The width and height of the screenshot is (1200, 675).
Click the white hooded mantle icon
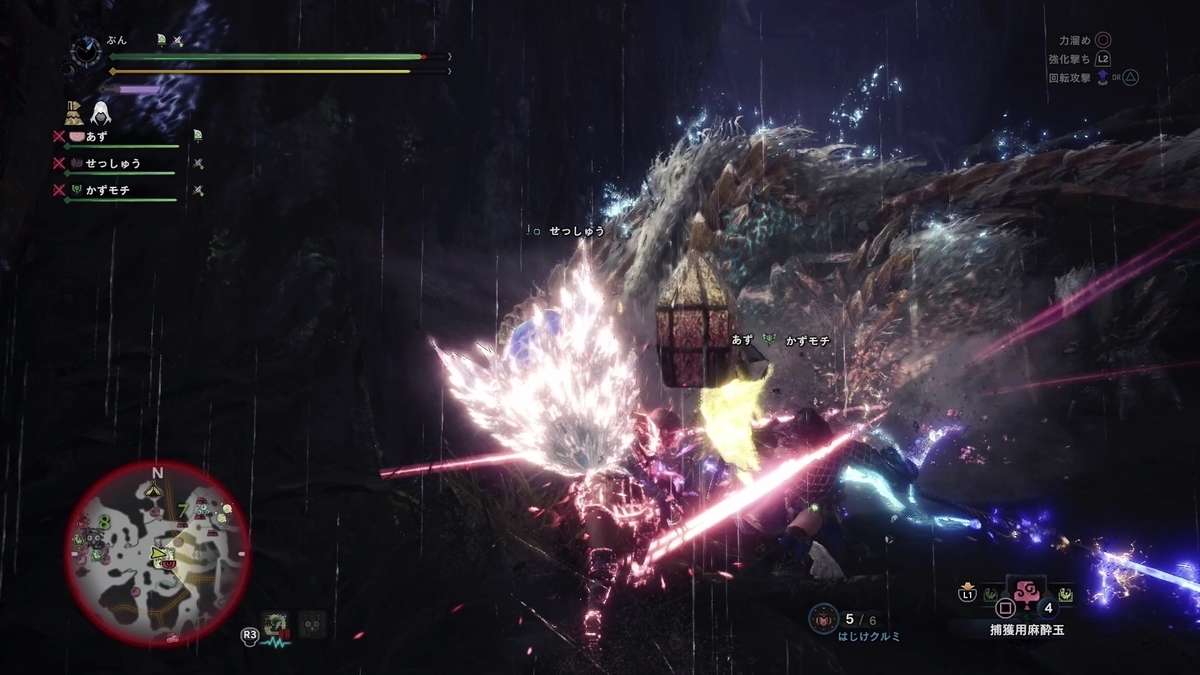coord(101,112)
